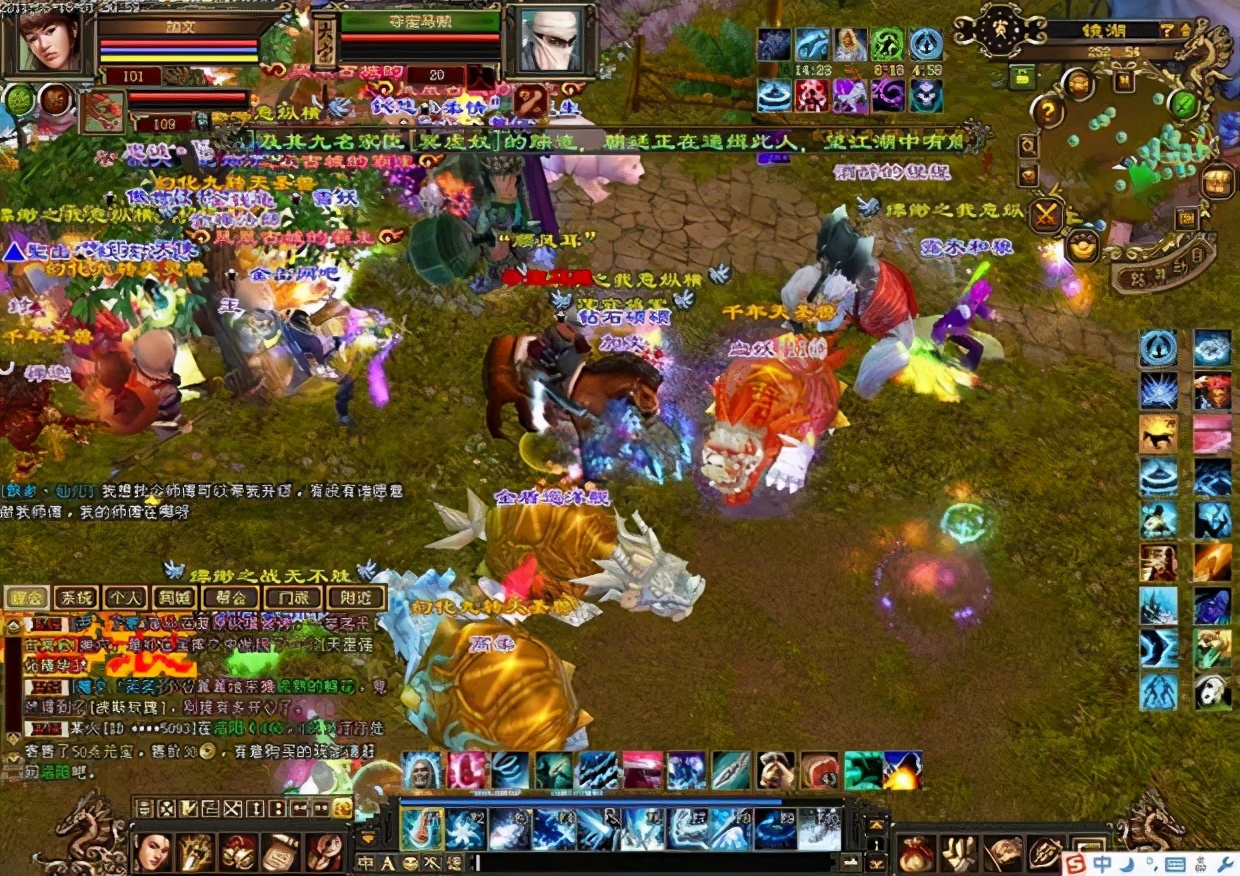Viewport: 1240px width, 876px height.
Task: Click the skull-faced buff icon above hotbar
Action: pos(422,770)
